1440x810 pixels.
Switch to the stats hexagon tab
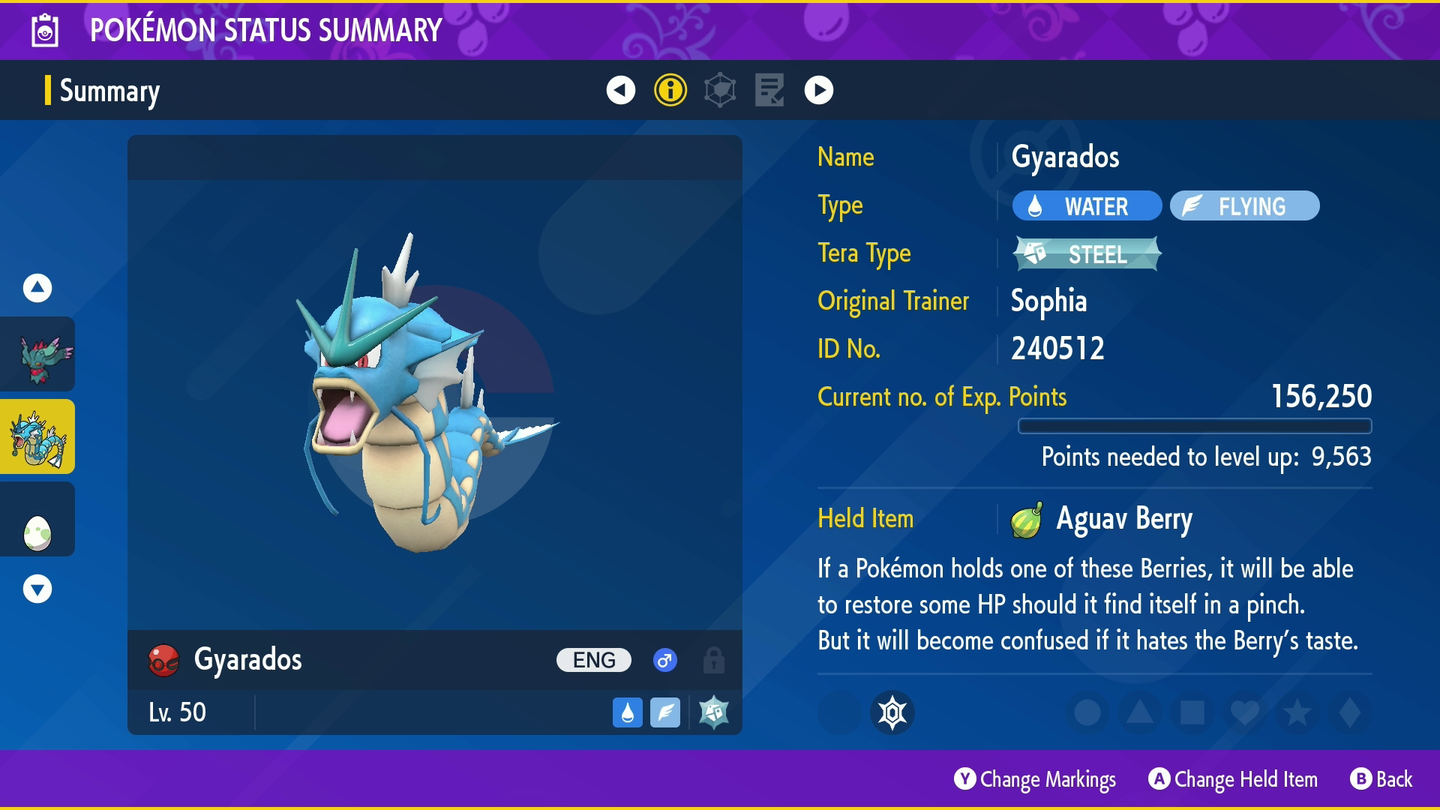tap(720, 90)
